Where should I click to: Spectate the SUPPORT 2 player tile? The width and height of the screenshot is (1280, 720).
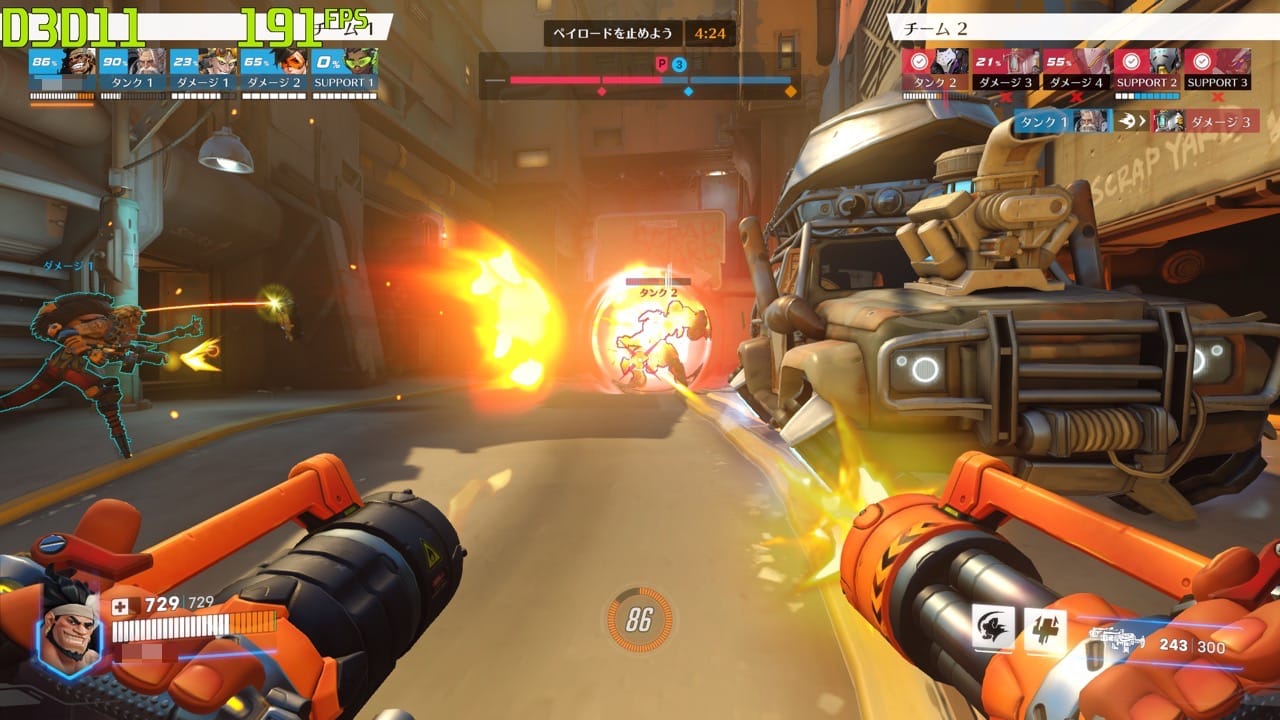(1147, 71)
